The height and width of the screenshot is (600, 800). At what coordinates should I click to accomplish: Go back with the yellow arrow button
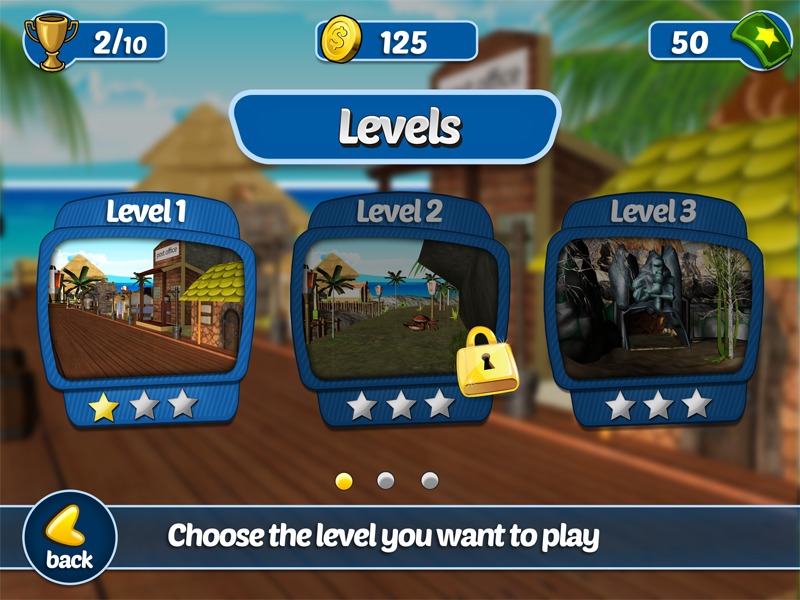pyautogui.click(x=69, y=537)
